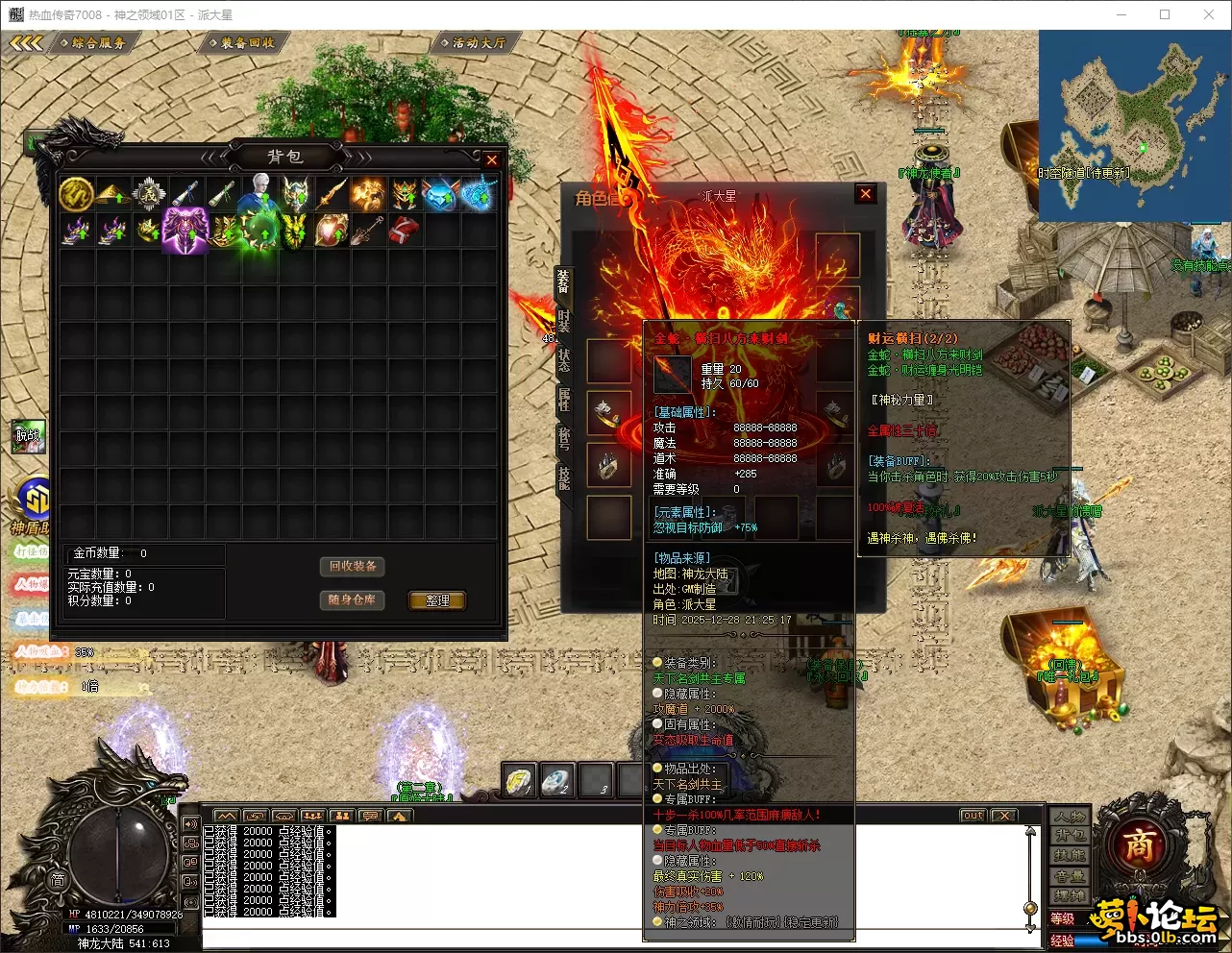Image resolution: width=1232 pixels, height=953 pixels.
Task: Select the 装备 equipment tab
Action: pos(563,282)
